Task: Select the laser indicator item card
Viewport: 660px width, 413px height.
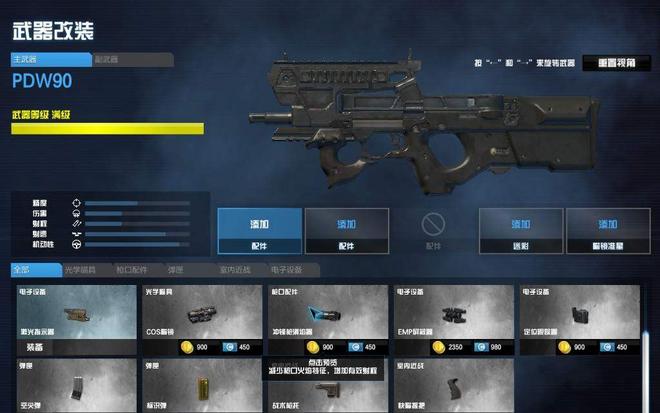Action: 76,314
